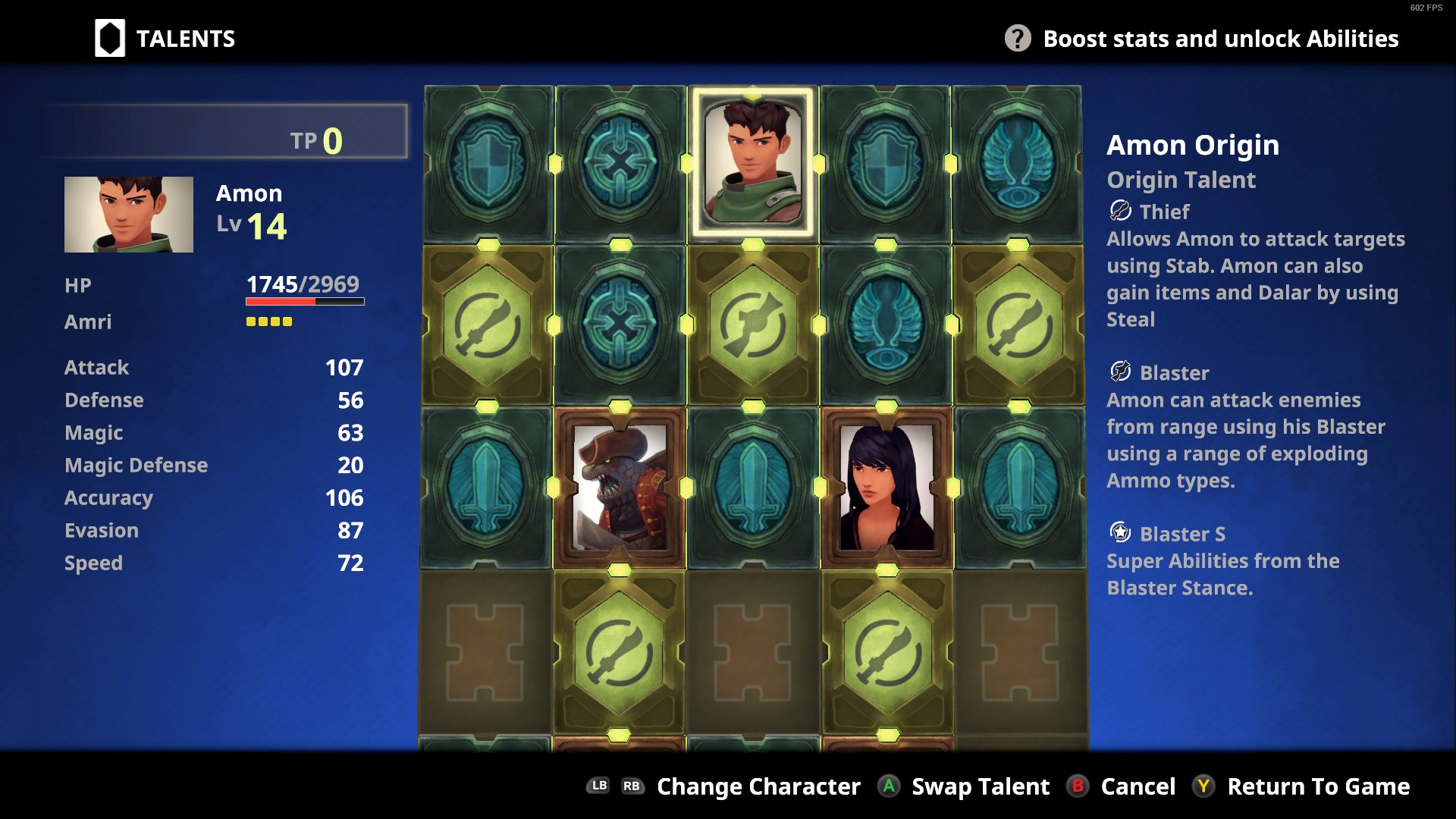
Task: Choose the pirate creature portrait talent tile
Action: 620,487
